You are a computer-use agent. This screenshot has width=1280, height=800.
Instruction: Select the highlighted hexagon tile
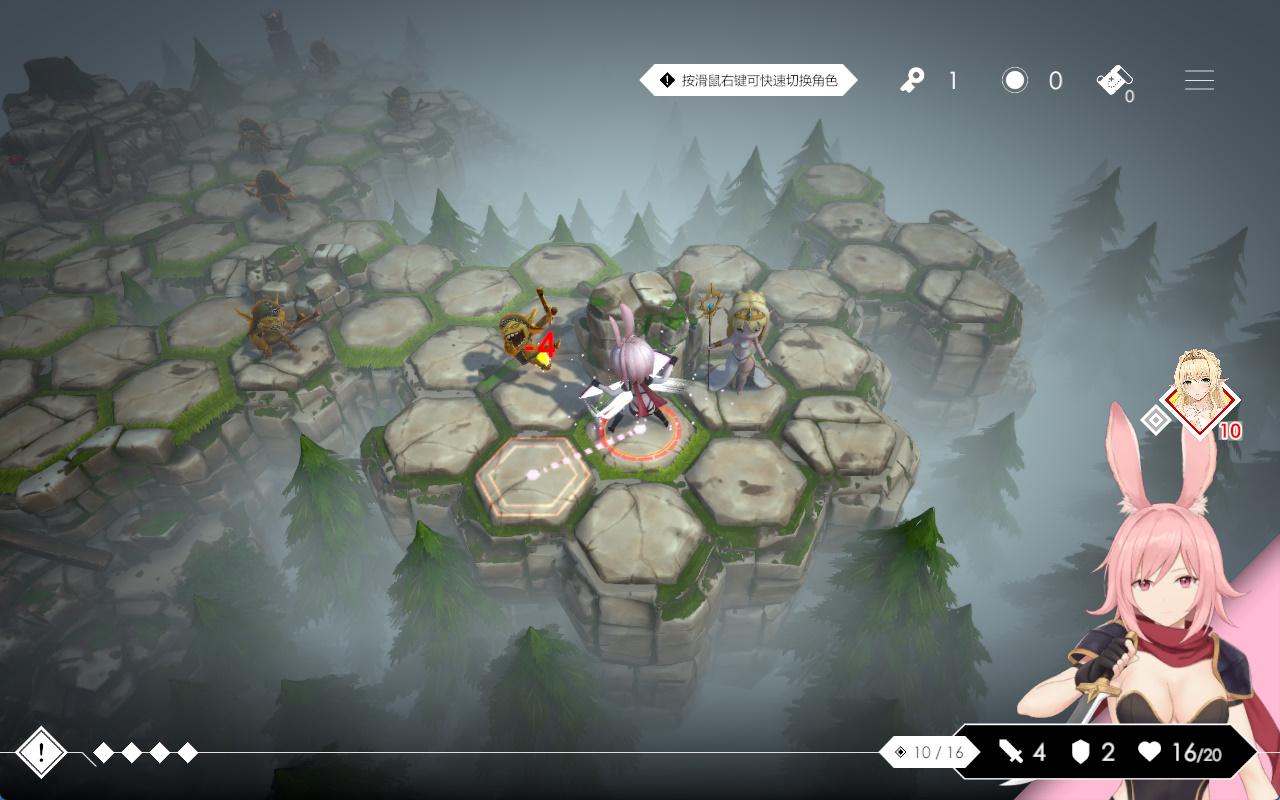[533, 478]
